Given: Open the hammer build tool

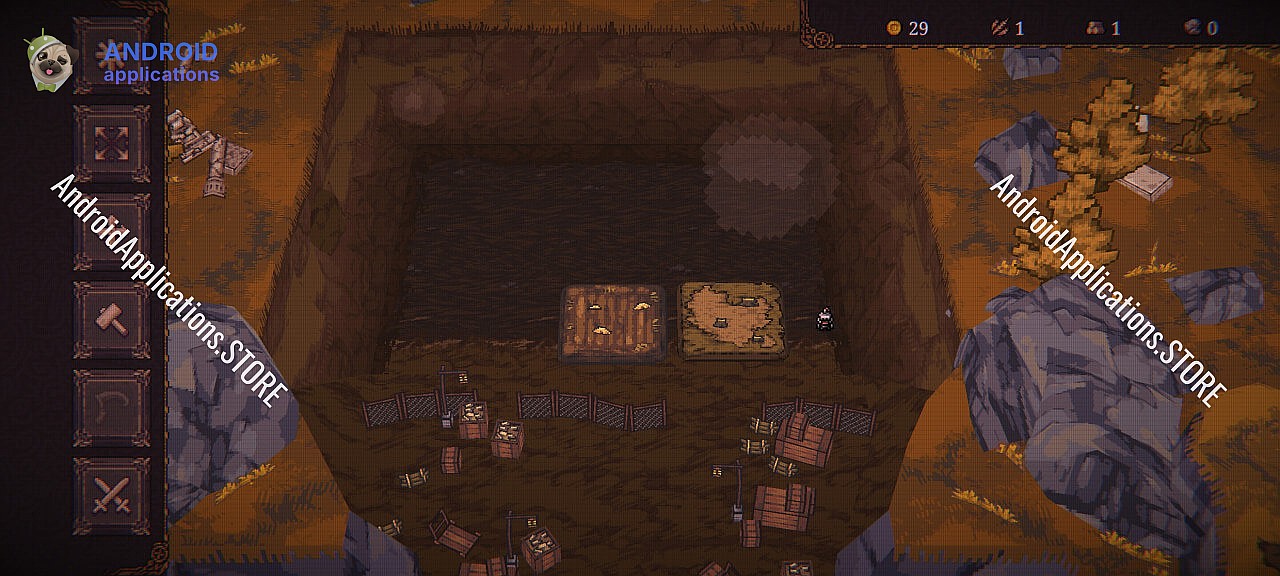Looking at the screenshot, I should coord(111,320).
